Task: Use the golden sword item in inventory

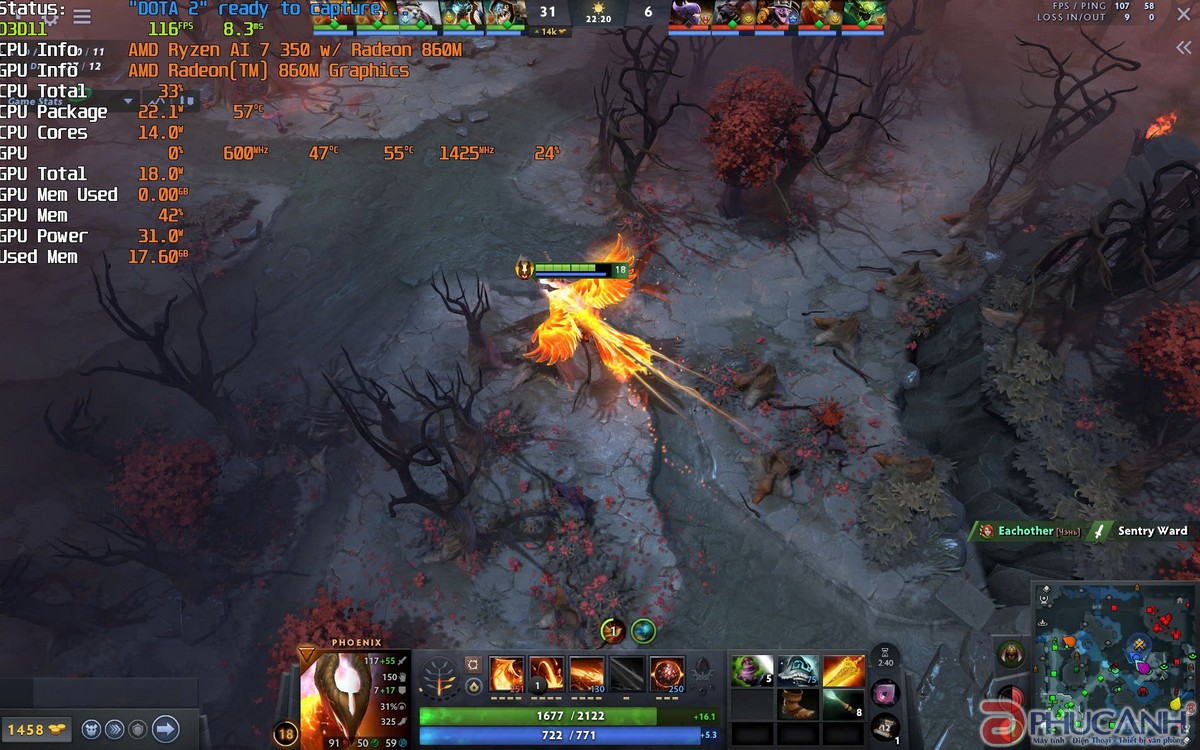Action: point(843,671)
